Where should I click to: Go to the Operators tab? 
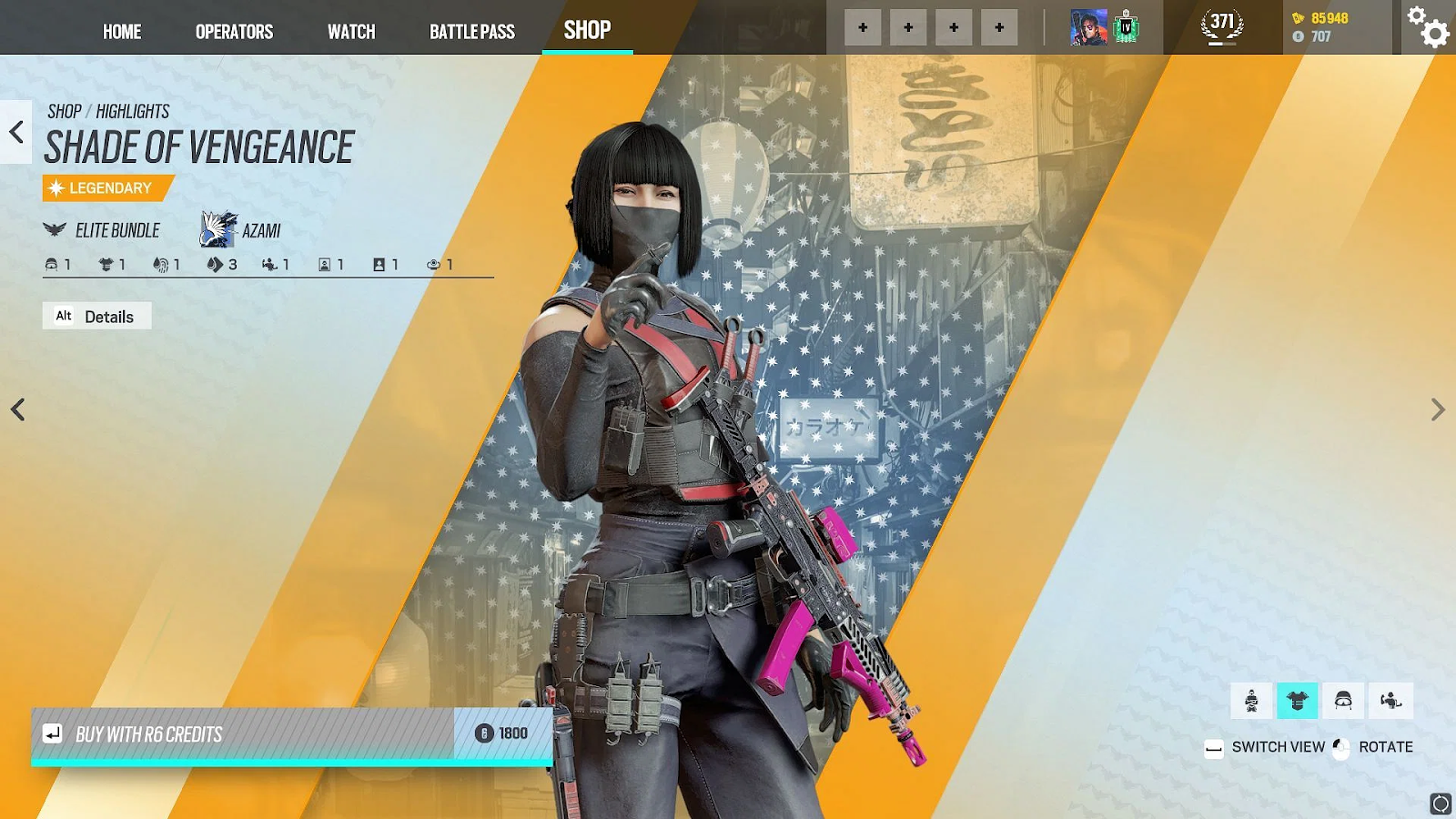pos(234,32)
